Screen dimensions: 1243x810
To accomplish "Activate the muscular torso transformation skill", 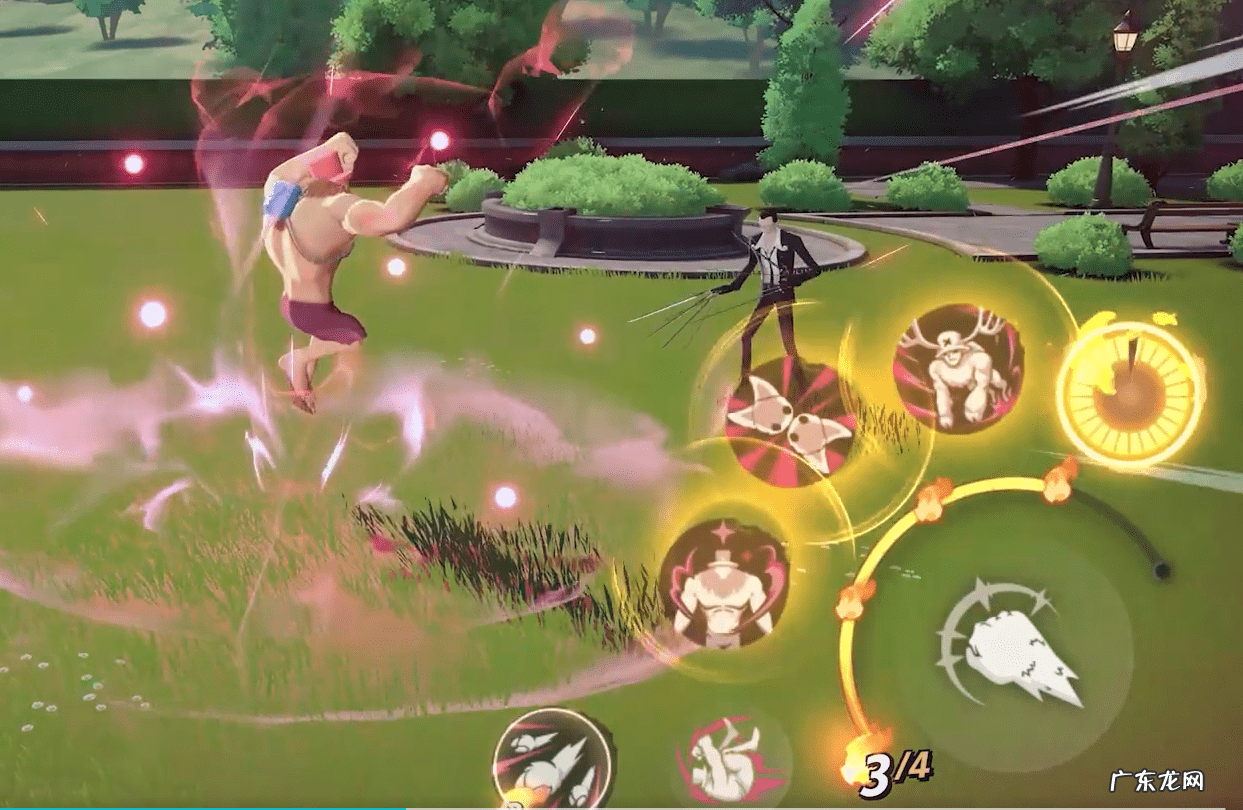I will [x=724, y=583].
